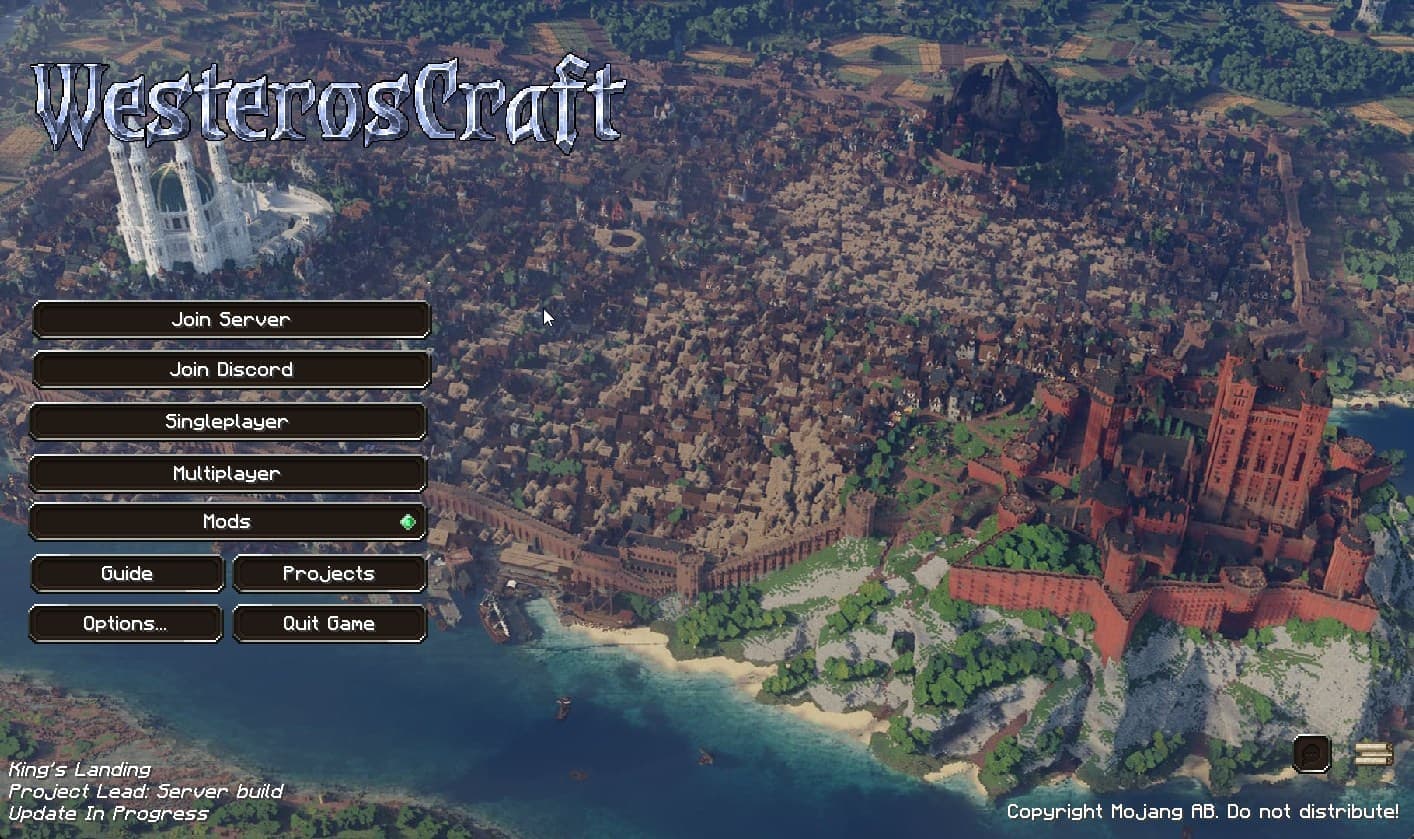View the Projects list
1414x839 pixels.
tap(330, 573)
